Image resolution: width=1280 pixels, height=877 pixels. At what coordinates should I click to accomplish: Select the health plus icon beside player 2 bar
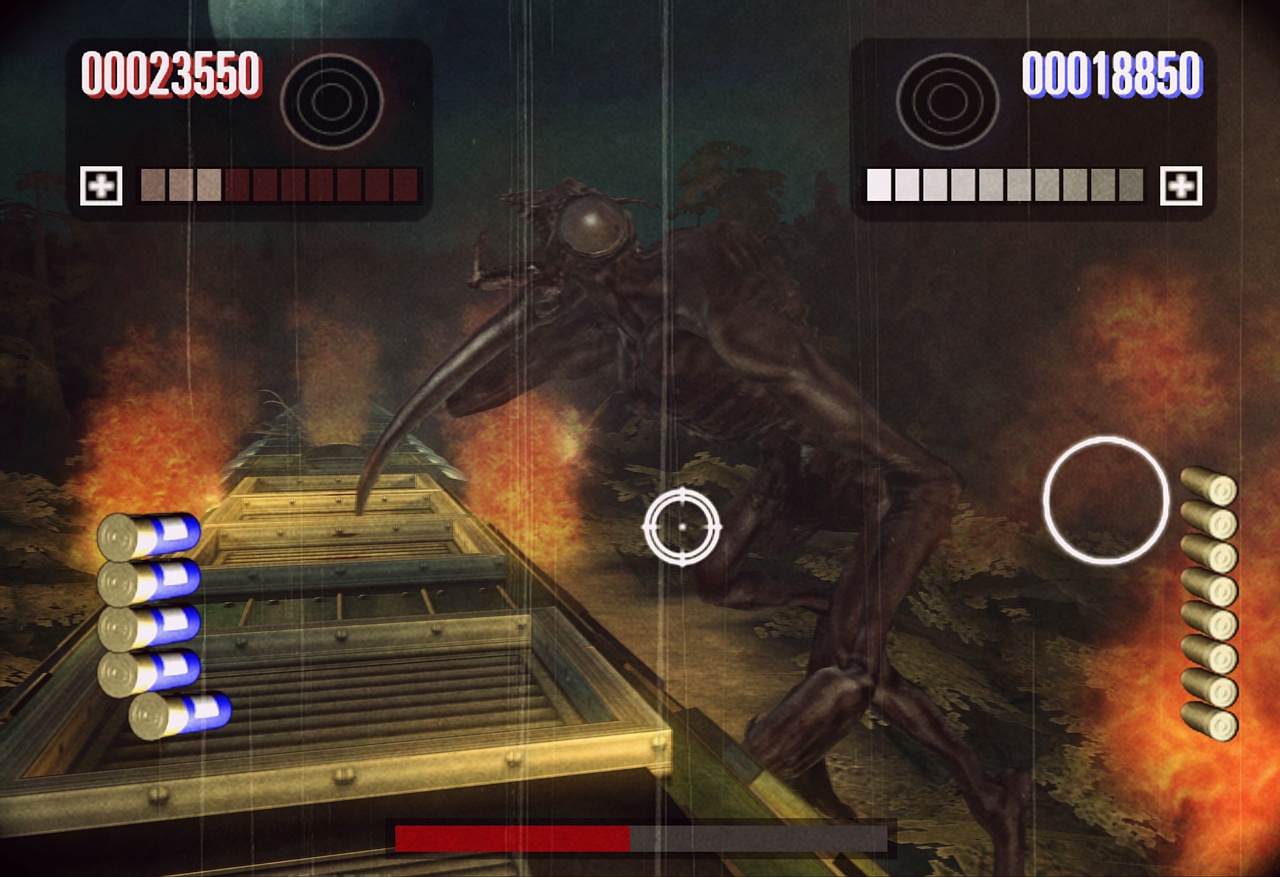(x=1184, y=185)
